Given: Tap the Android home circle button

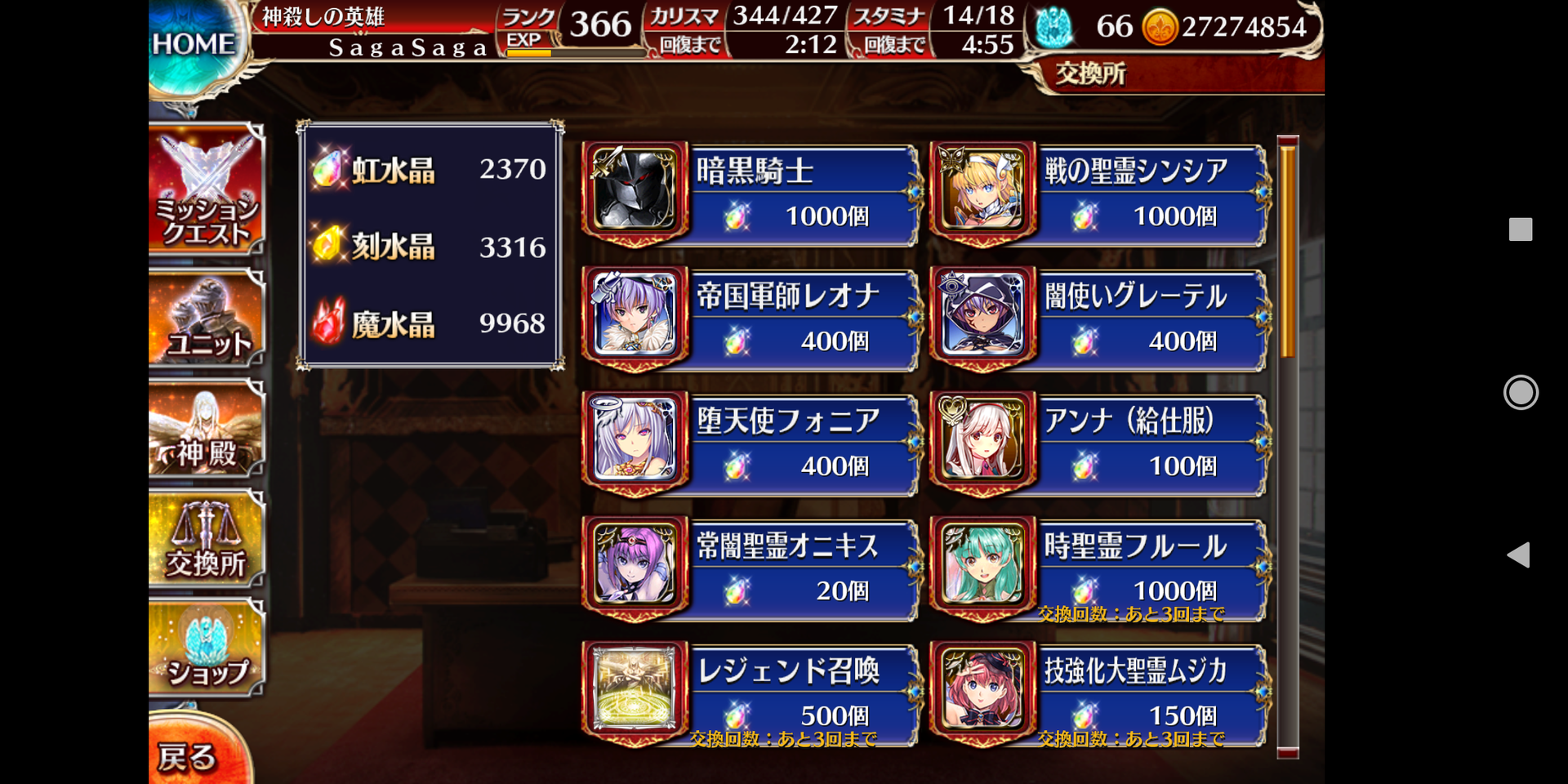Looking at the screenshot, I should 1521,393.
